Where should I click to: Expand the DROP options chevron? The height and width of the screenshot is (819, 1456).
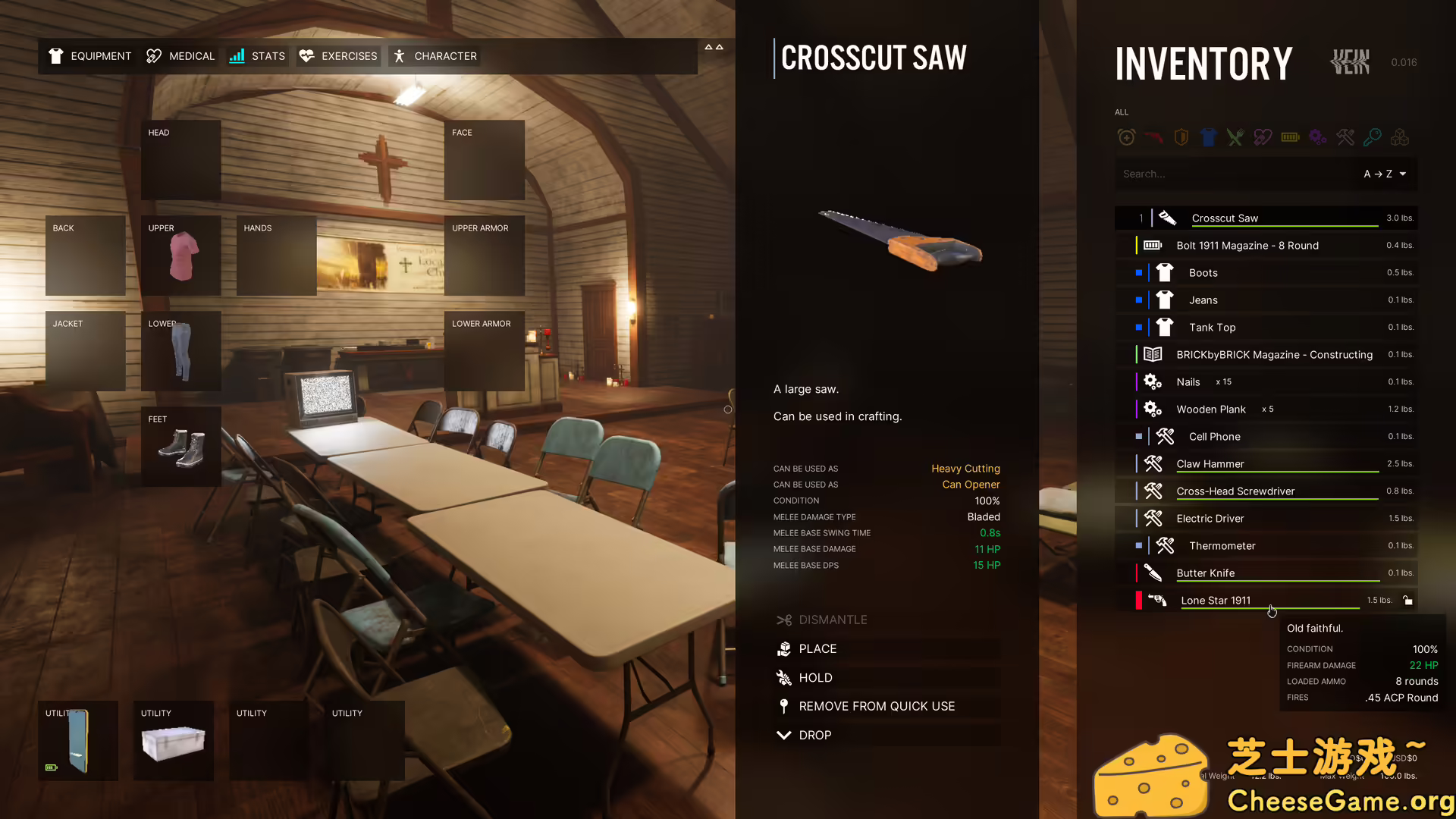784,735
